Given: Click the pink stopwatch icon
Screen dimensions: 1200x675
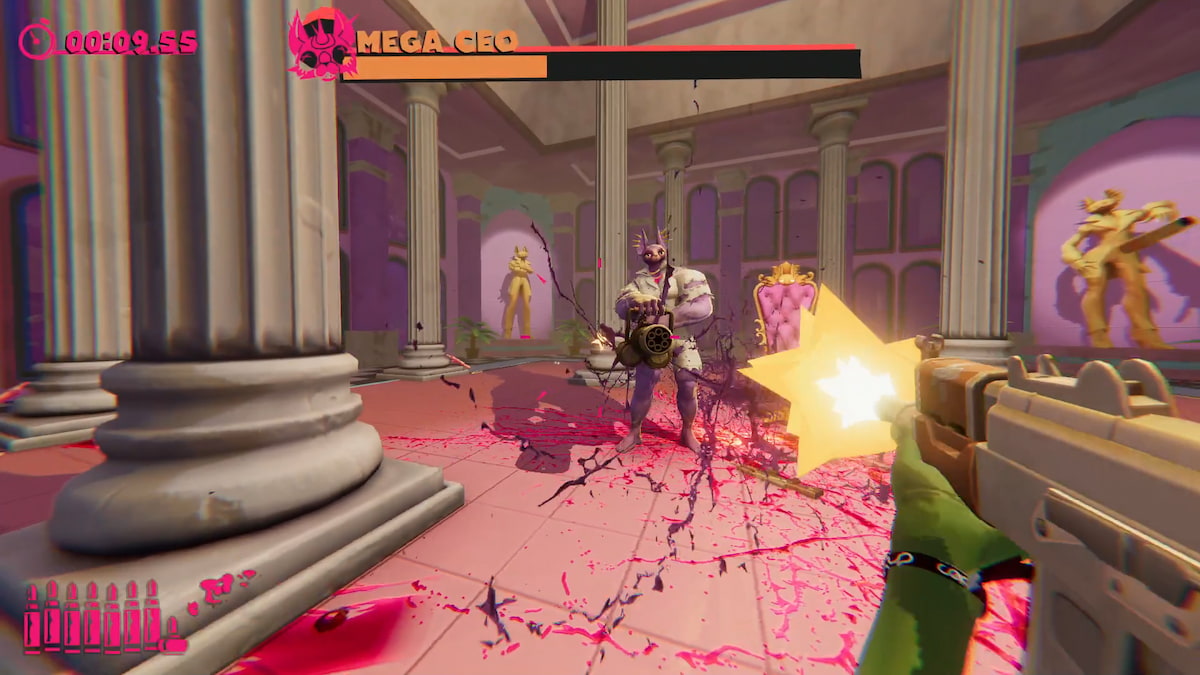Looking at the screenshot, I should pyautogui.click(x=37, y=41).
